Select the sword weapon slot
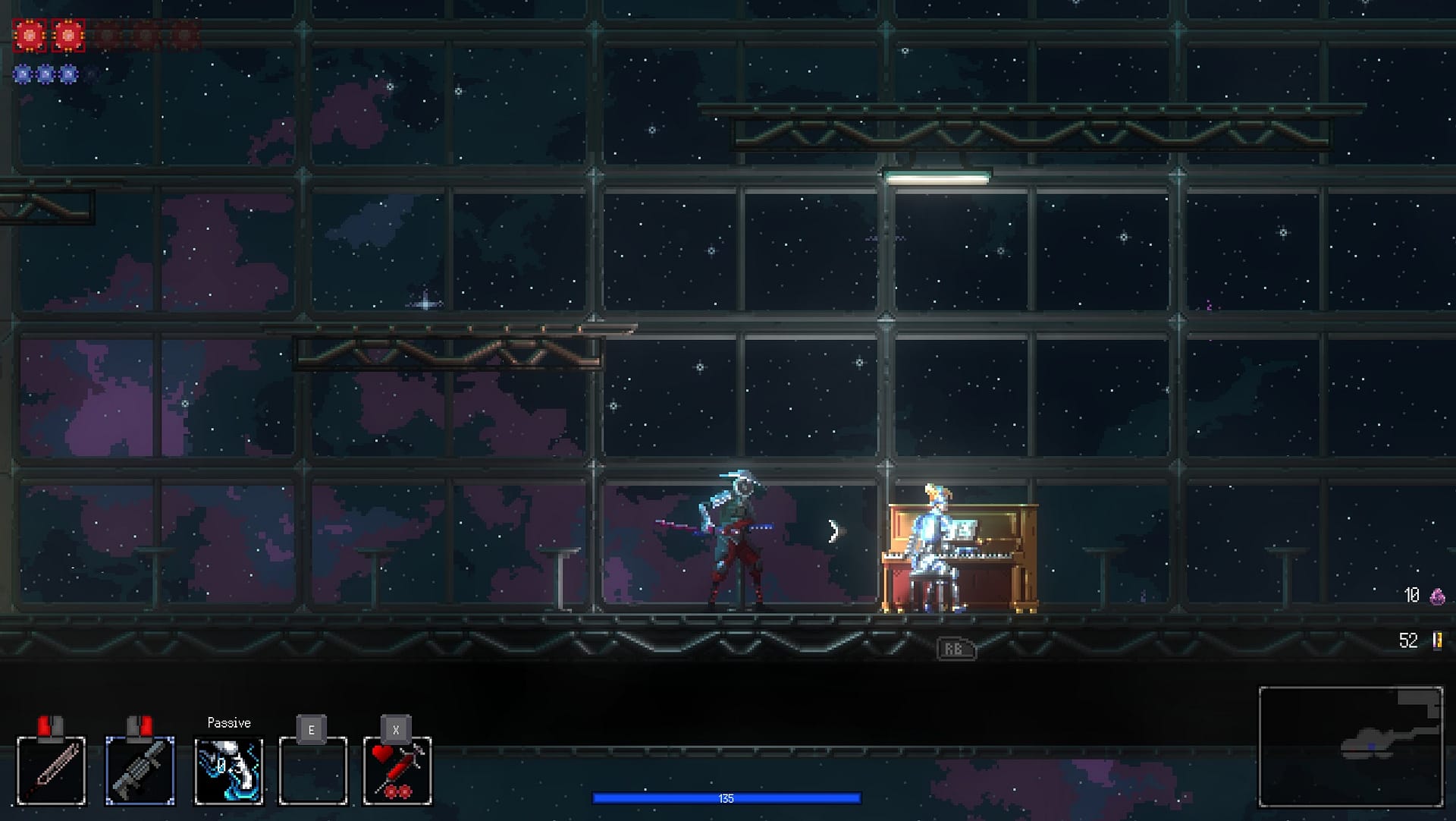This screenshot has height=821, width=1456. (x=52, y=770)
